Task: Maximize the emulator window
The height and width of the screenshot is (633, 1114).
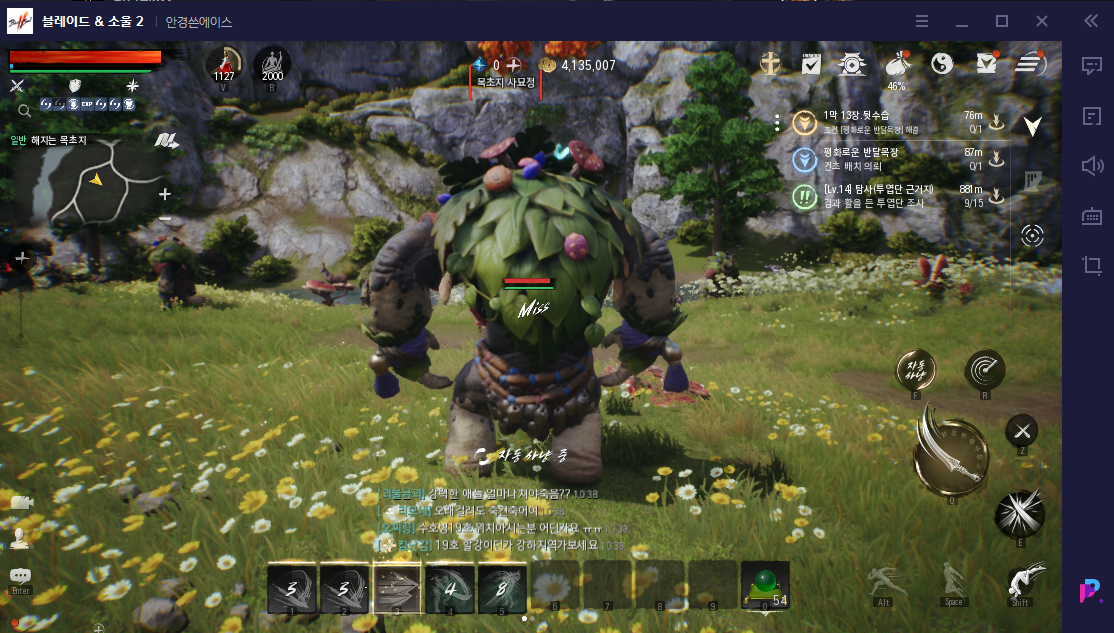Action: 1002,21
